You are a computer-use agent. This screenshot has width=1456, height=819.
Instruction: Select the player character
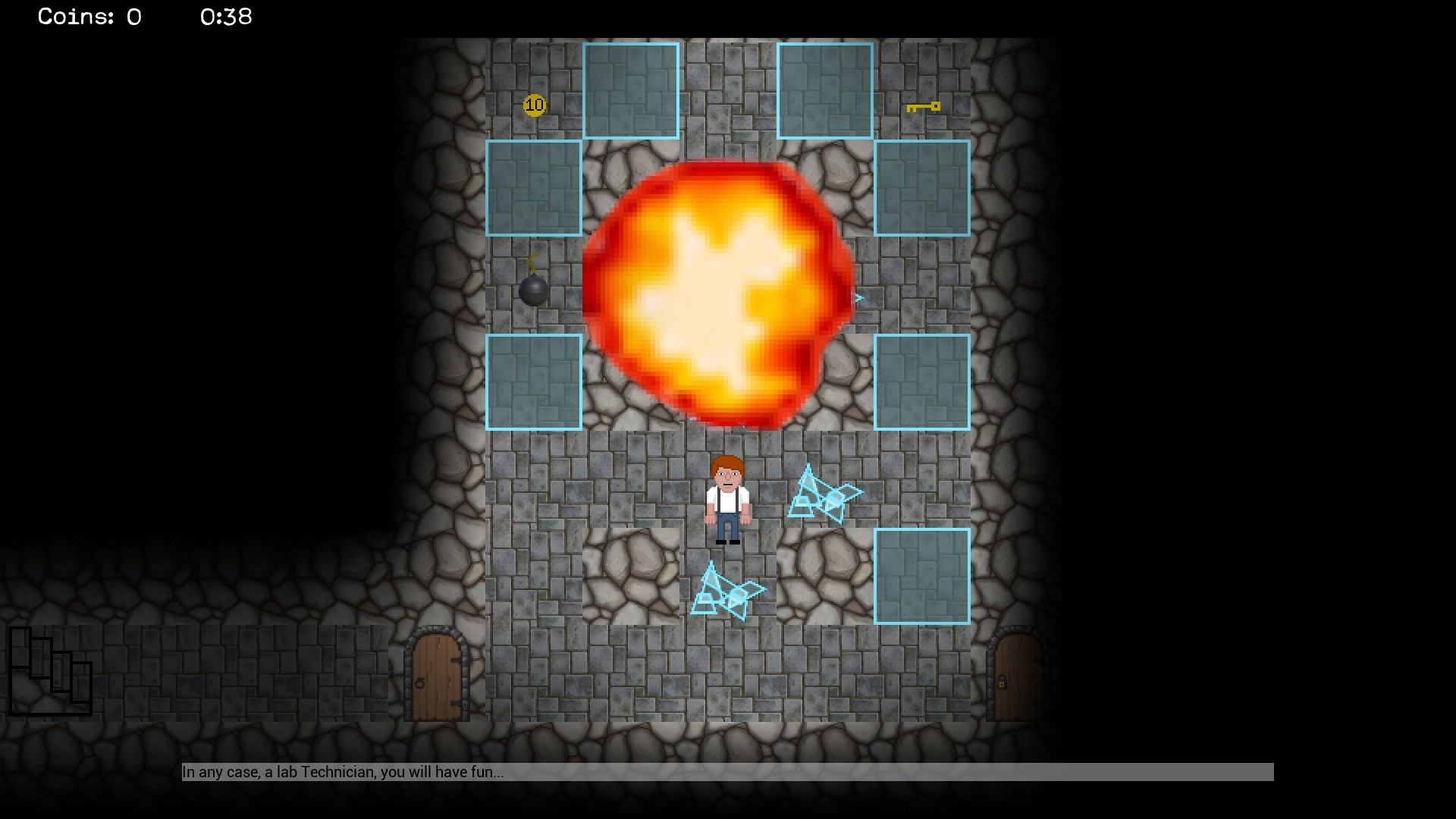728,500
